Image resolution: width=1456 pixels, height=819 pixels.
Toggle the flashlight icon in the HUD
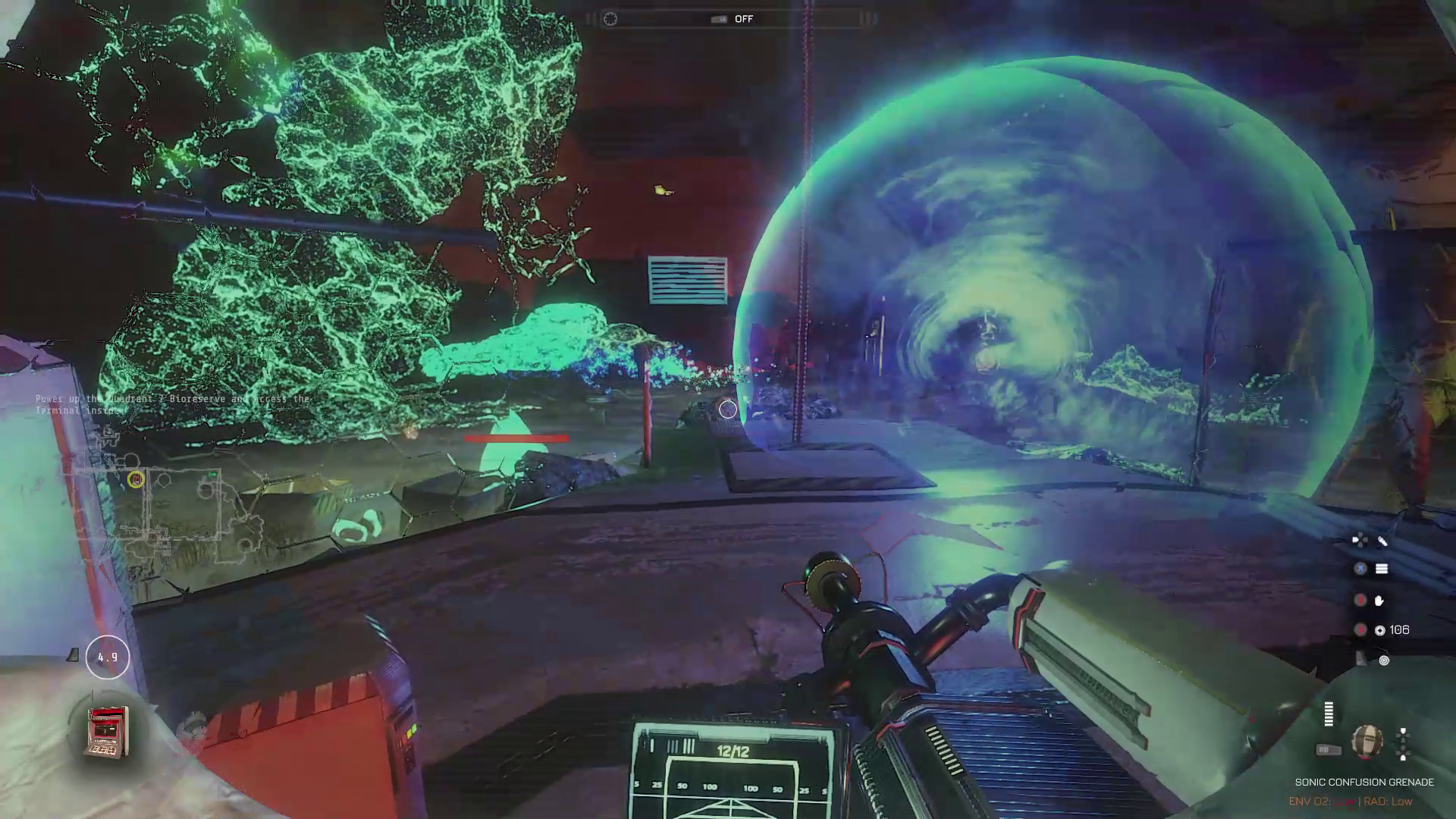pyautogui.click(x=1382, y=541)
